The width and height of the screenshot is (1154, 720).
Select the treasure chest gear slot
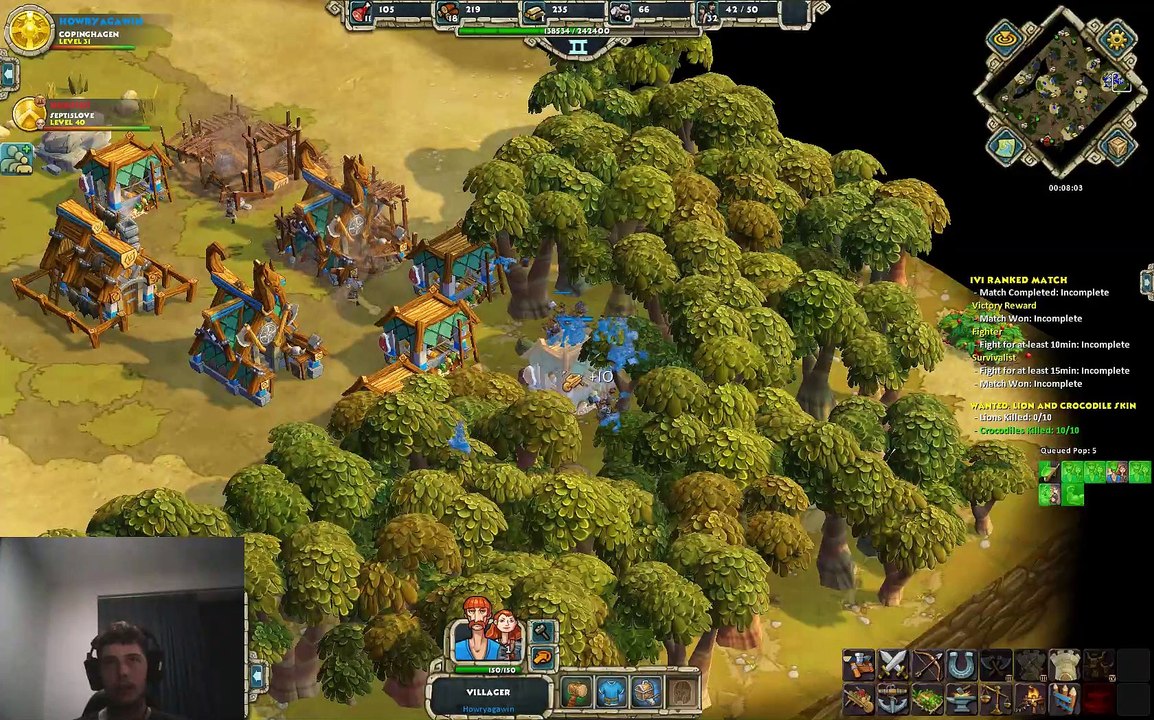[x=646, y=691]
